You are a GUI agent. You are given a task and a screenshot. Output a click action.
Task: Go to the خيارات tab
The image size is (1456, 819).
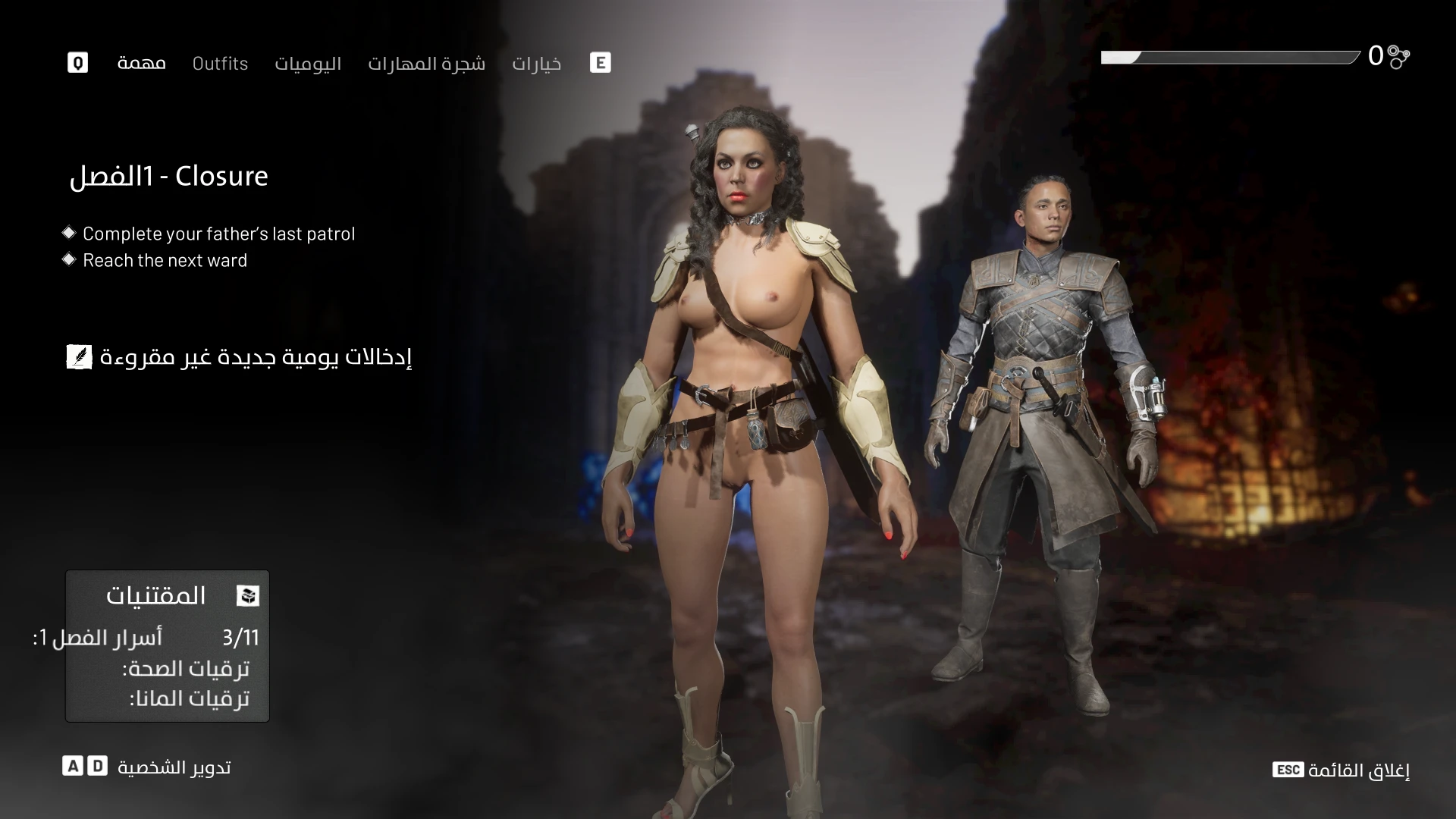coord(536,63)
